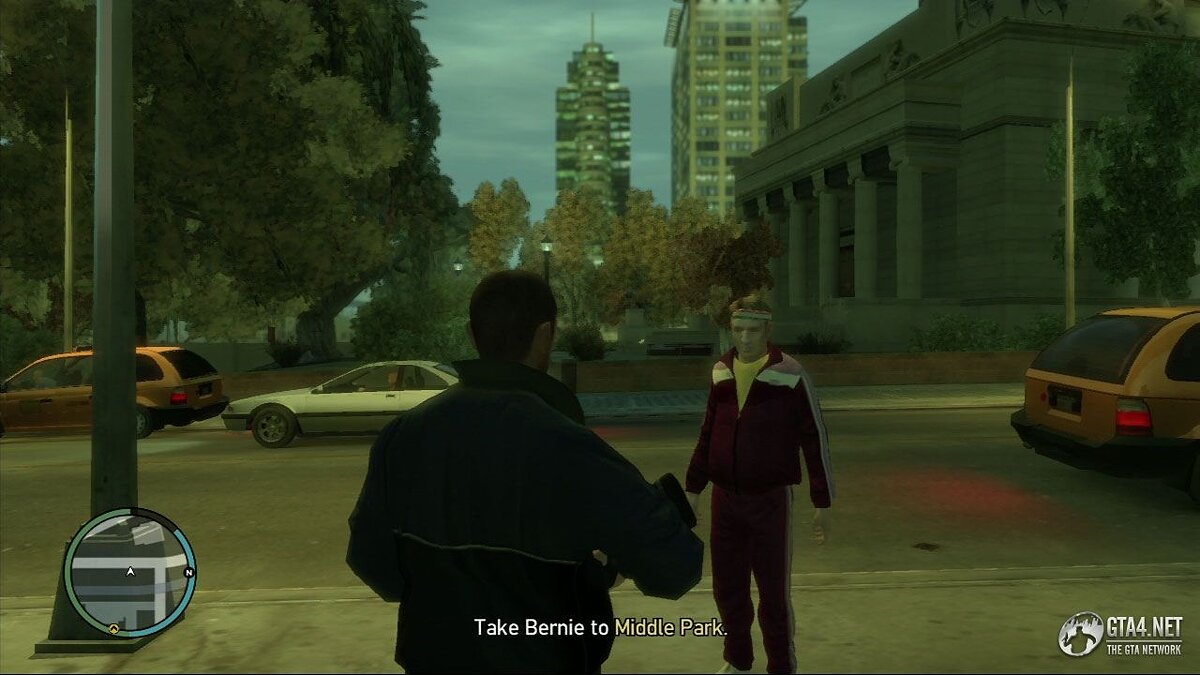The image size is (1200, 675).
Task: Click the north N indicator on the minimap
Action: [x=187, y=573]
